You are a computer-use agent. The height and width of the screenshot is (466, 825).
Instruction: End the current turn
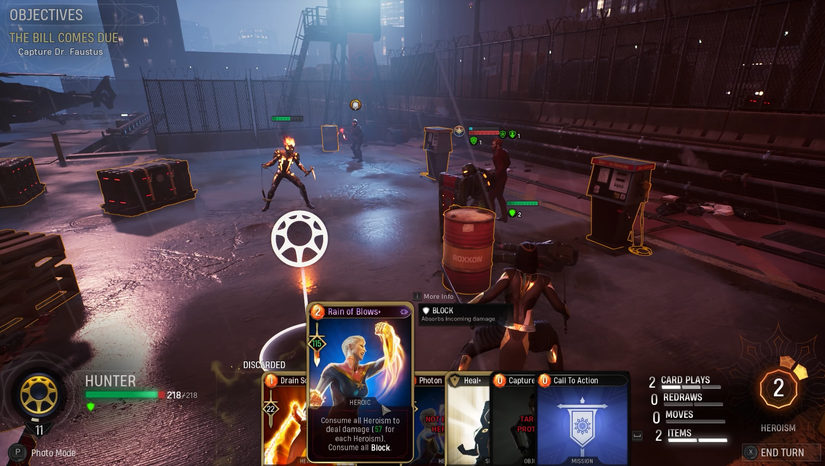[780, 452]
